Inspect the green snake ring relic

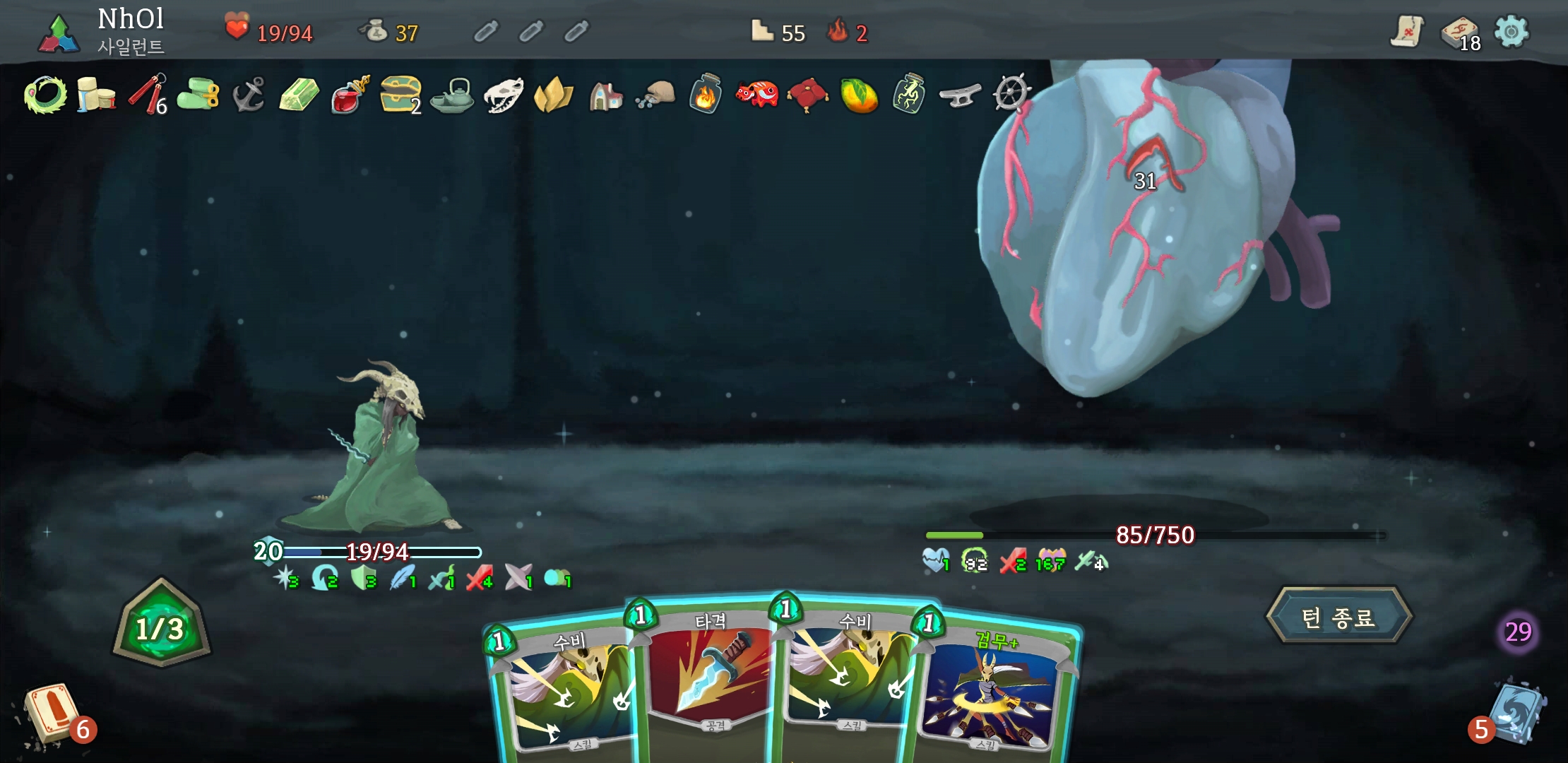tap(45, 95)
